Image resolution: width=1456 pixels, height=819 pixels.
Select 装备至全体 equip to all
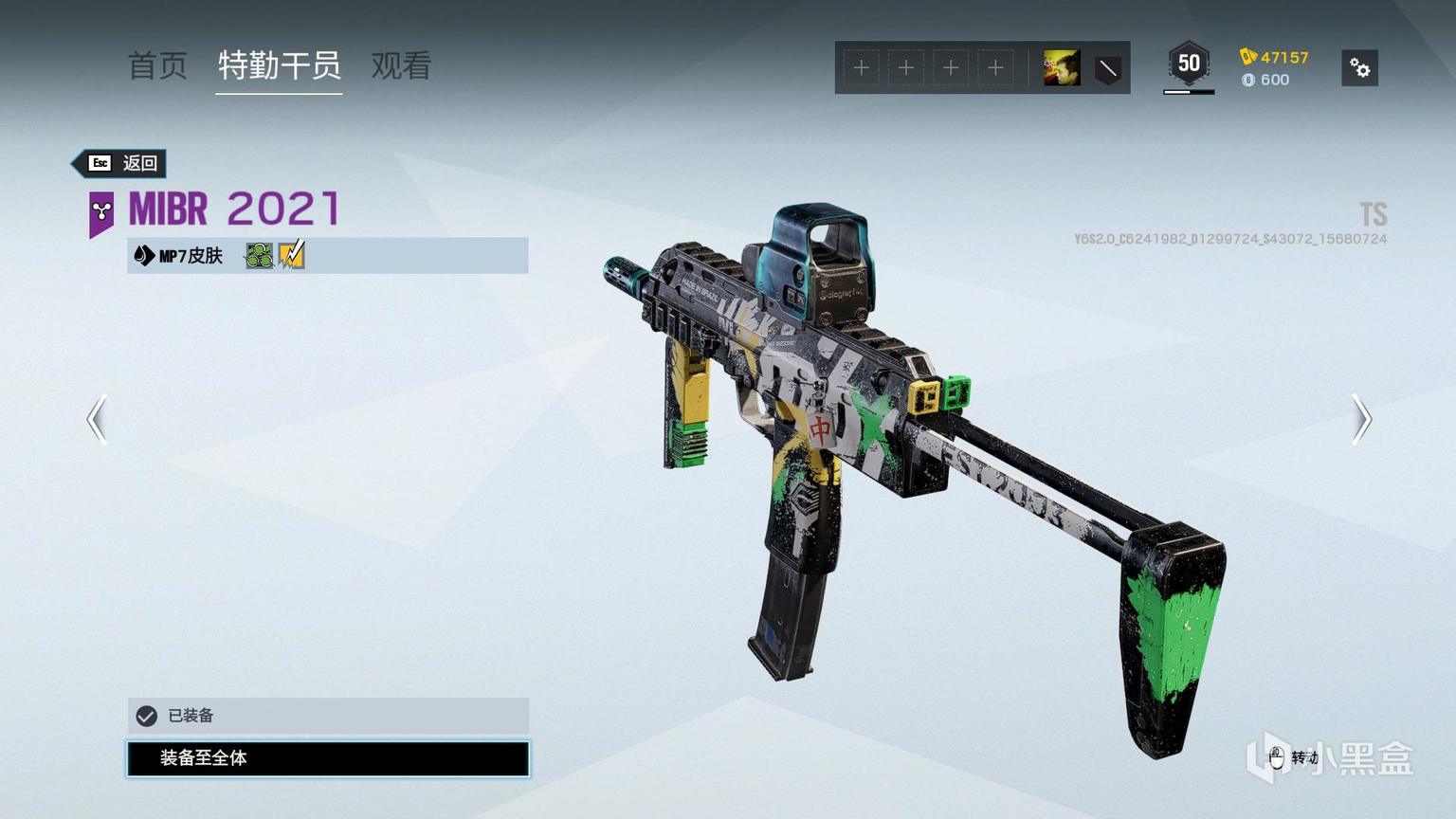[328, 758]
